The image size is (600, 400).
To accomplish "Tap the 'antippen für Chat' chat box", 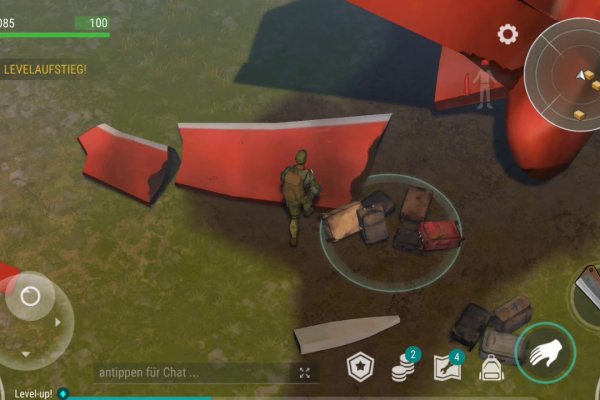I will coord(190,372).
